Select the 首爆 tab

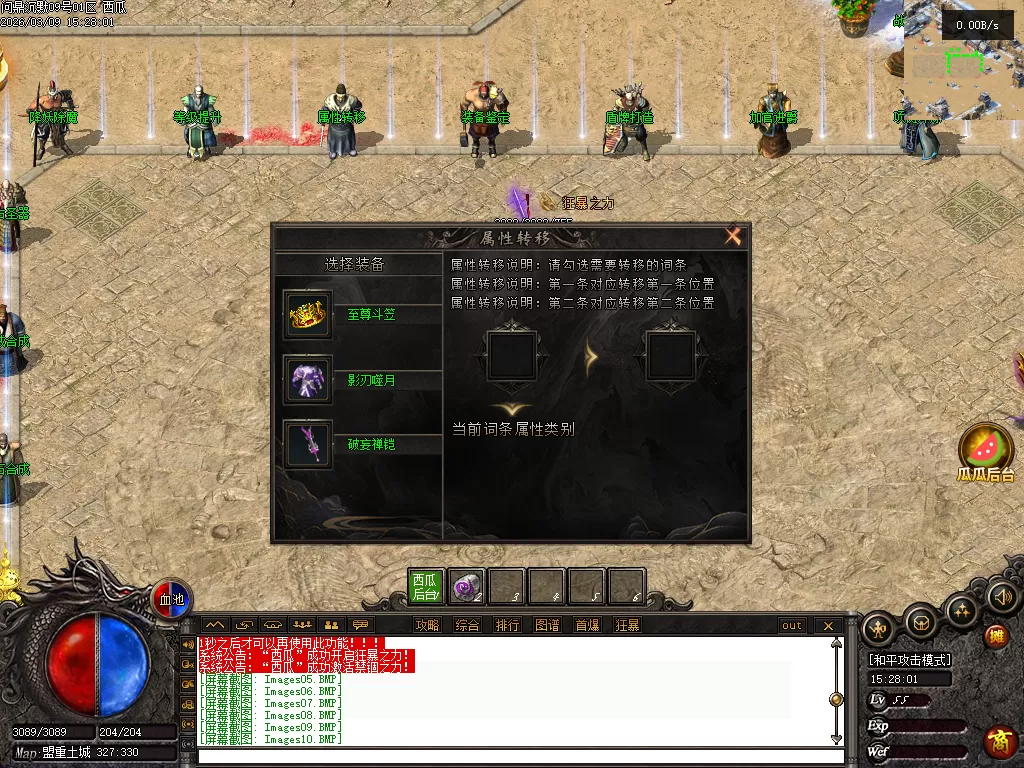(587, 626)
